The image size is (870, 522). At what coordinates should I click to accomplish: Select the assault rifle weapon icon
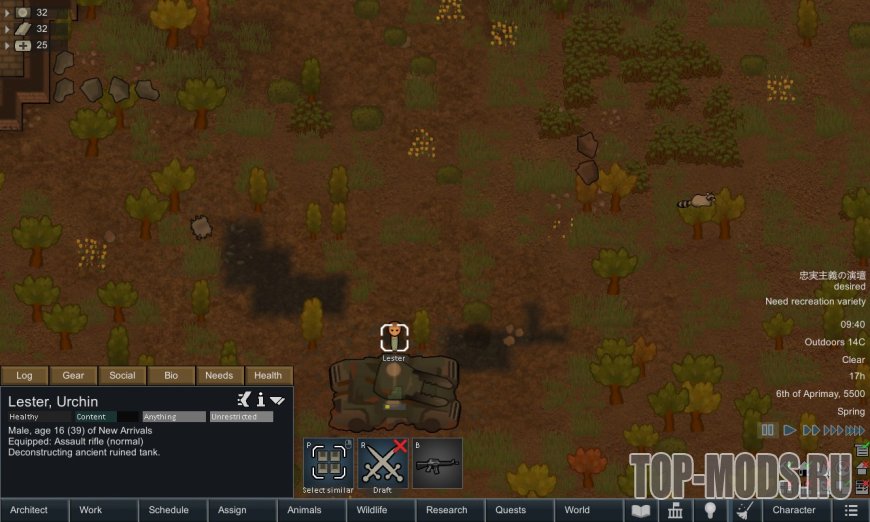point(437,463)
